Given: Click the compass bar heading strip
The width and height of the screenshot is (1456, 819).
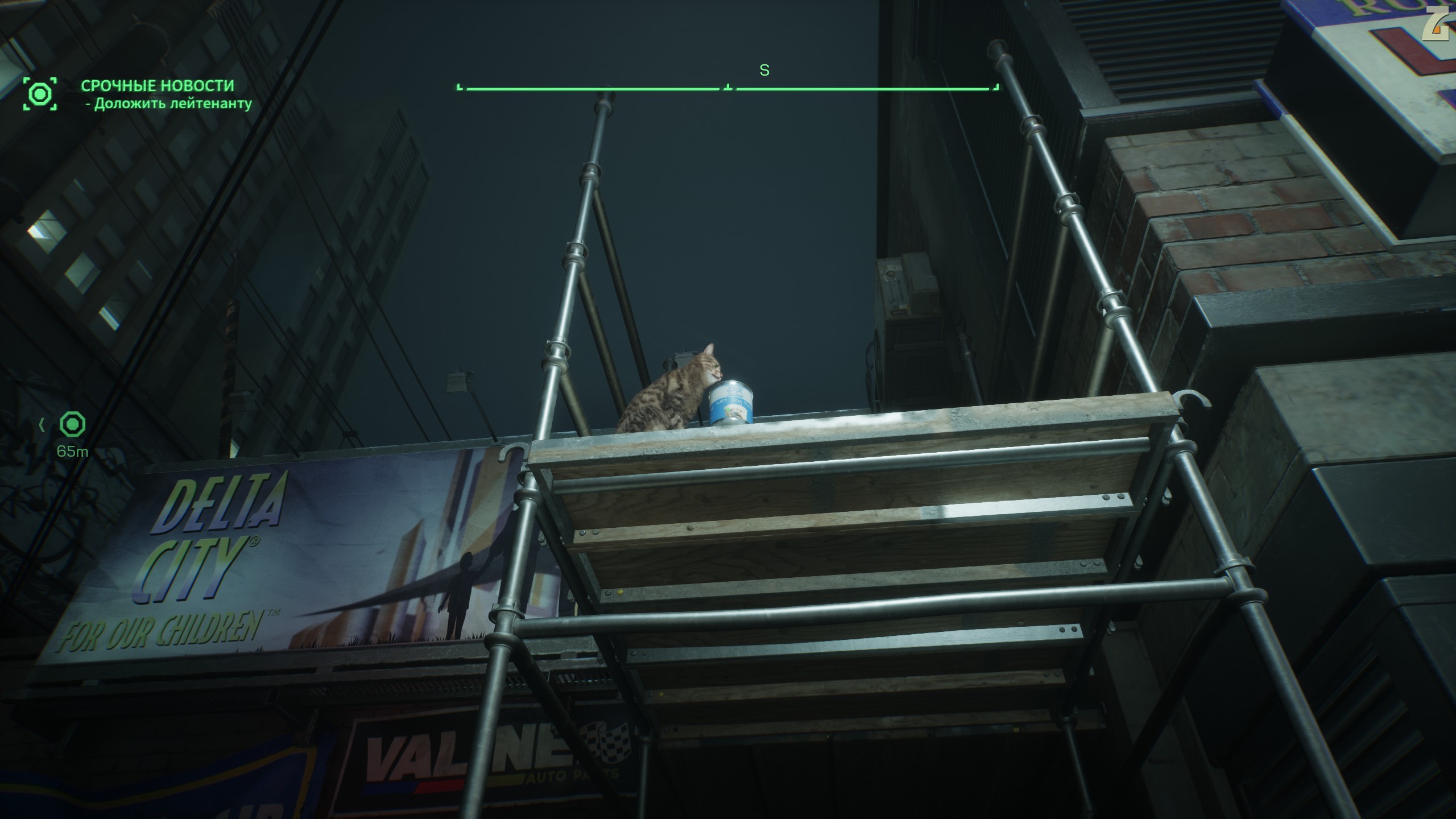Looking at the screenshot, I should [x=727, y=88].
